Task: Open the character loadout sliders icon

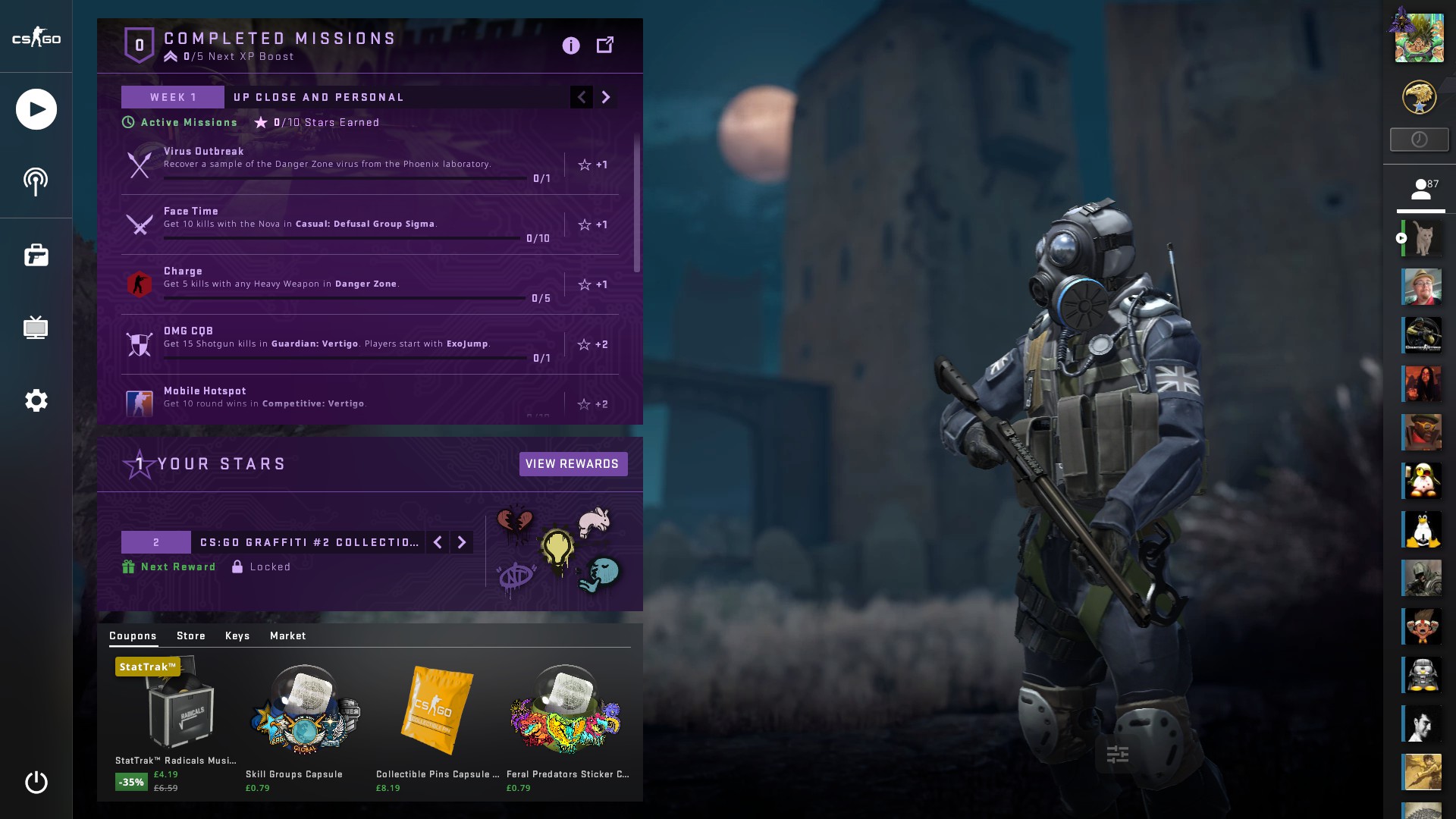Action: pyautogui.click(x=1118, y=755)
